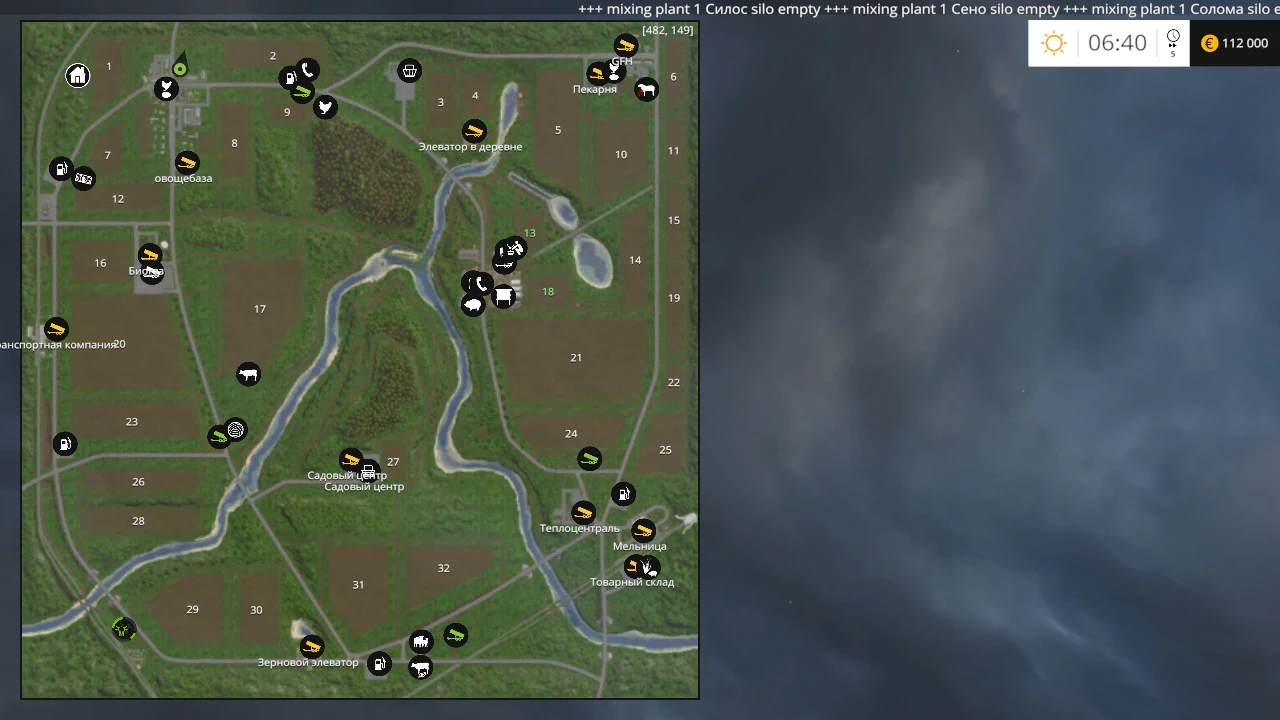Click the farmhouse home icon
The image size is (1280, 720).
(78, 75)
